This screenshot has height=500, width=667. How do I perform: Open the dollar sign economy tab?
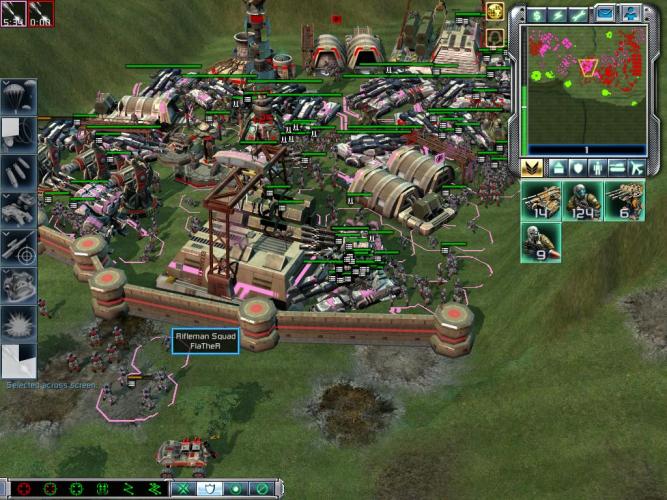click(x=535, y=14)
